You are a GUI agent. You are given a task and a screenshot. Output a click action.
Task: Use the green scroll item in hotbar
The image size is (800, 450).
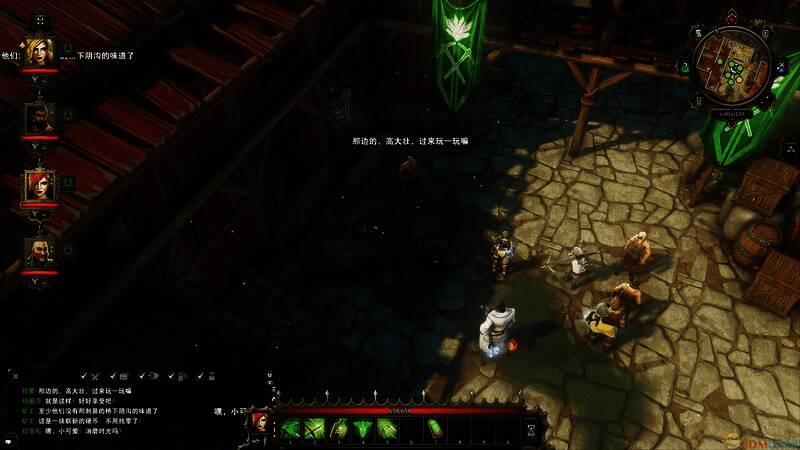(x=436, y=428)
